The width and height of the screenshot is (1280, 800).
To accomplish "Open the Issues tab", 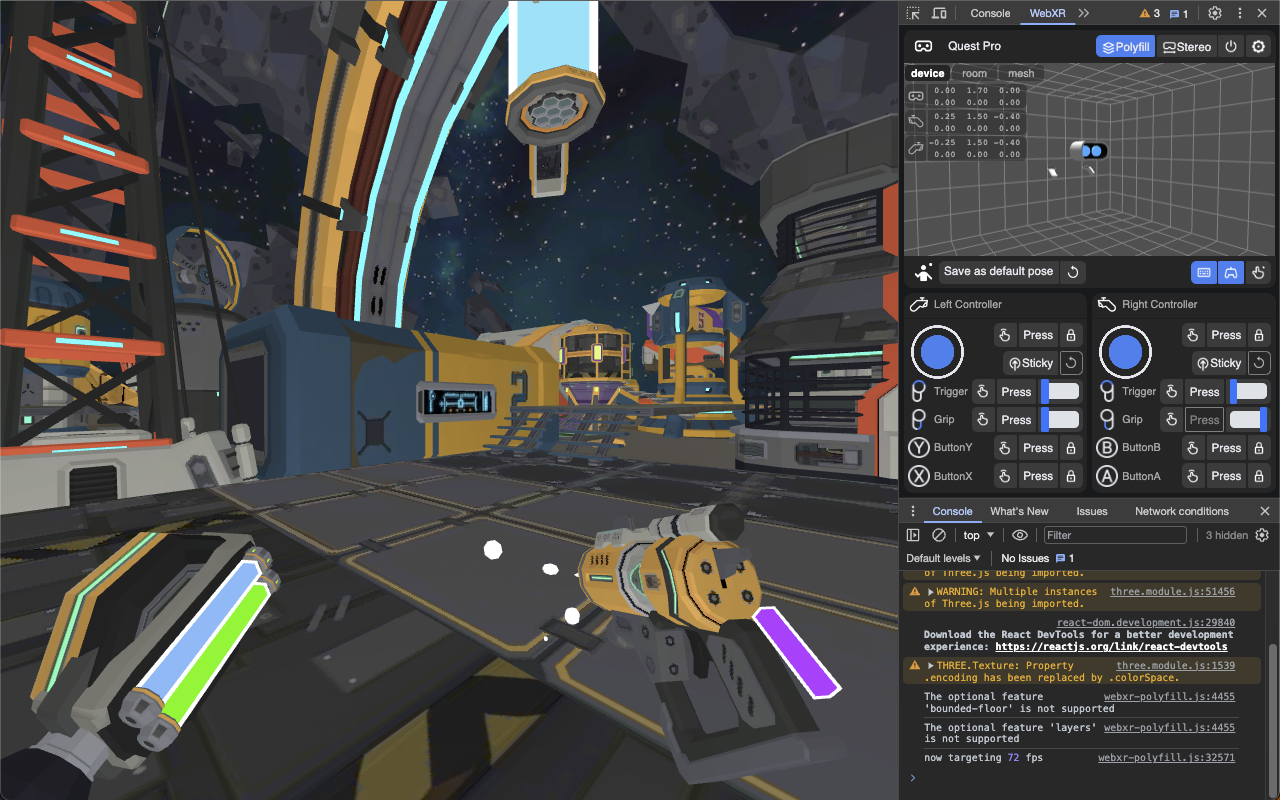I will (1092, 511).
